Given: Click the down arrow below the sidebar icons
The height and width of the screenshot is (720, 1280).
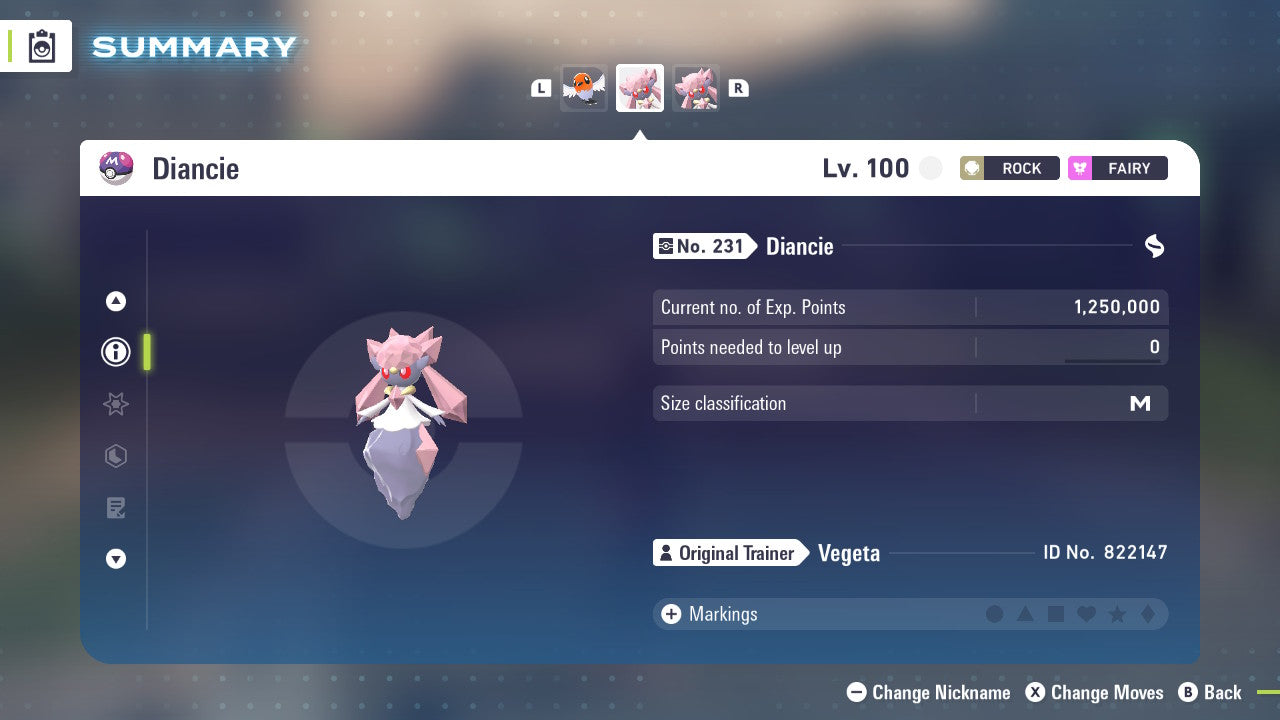Looking at the screenshot, I should pyautogui.click(x=115, y=559).
